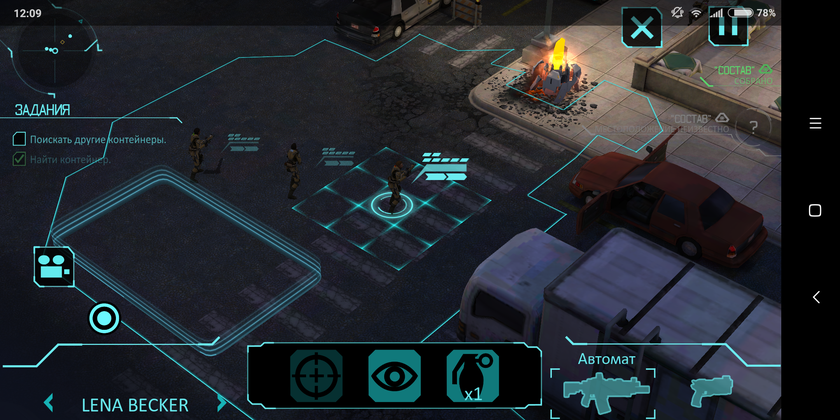Image resolution: width=840 pixels, height=420 pixels.
Task: Activate the crosshair fire ability
Action: pos(316,376)
